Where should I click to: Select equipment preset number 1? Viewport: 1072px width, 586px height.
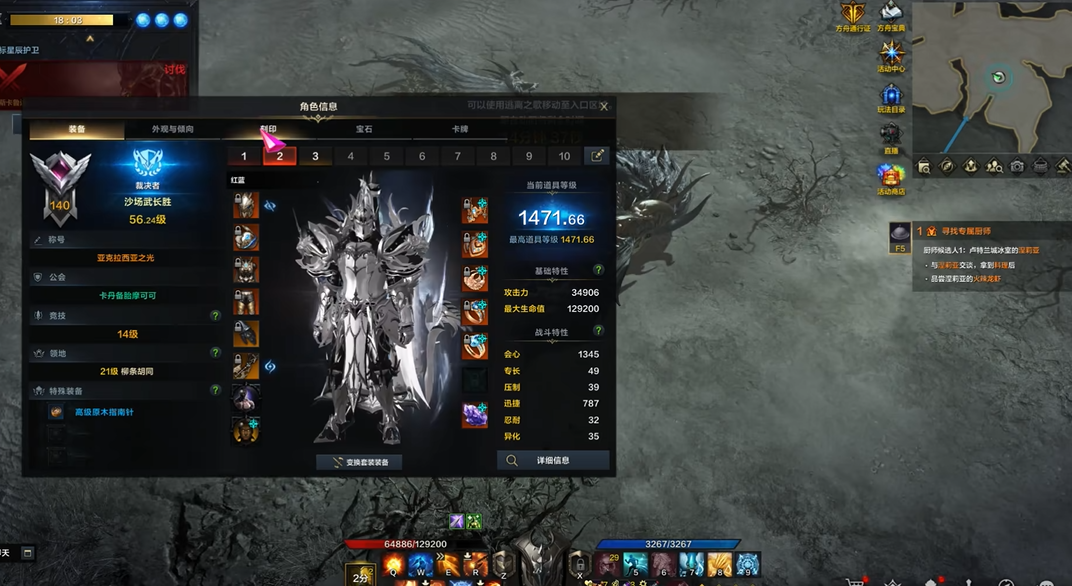tap(244, 156)
